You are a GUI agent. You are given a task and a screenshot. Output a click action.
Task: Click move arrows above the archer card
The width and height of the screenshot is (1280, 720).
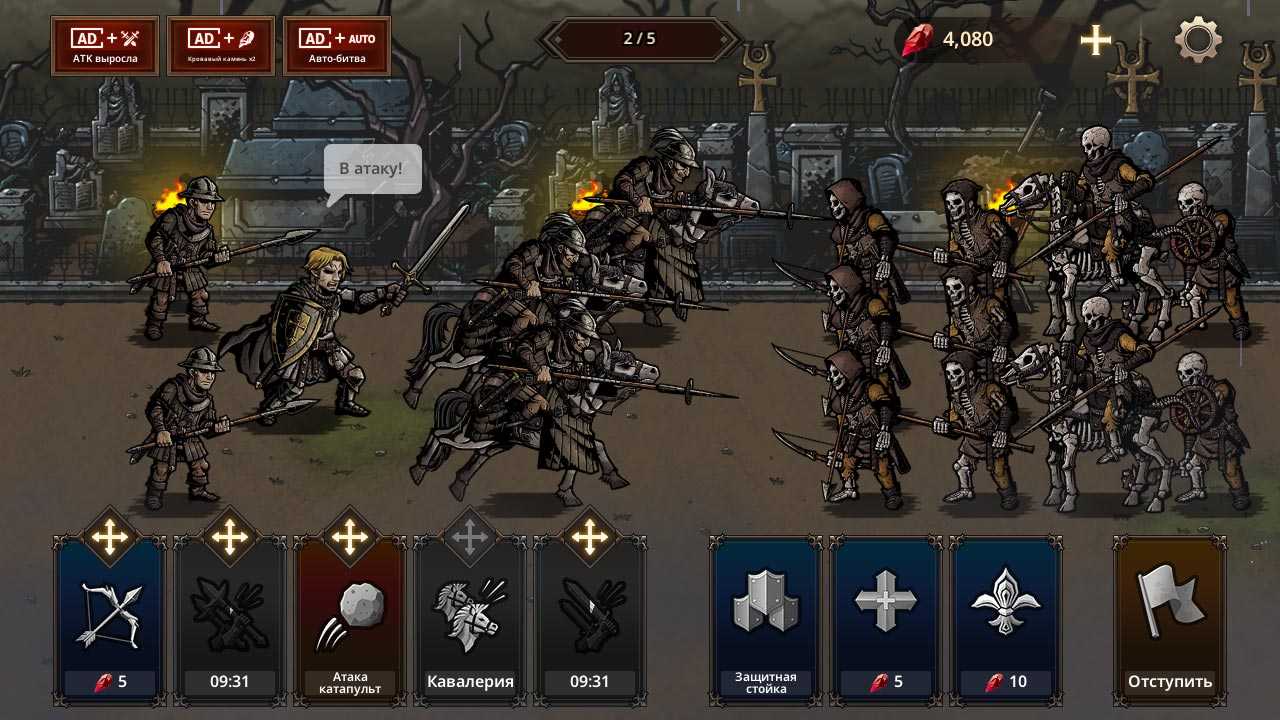click(x=110, y=538)
